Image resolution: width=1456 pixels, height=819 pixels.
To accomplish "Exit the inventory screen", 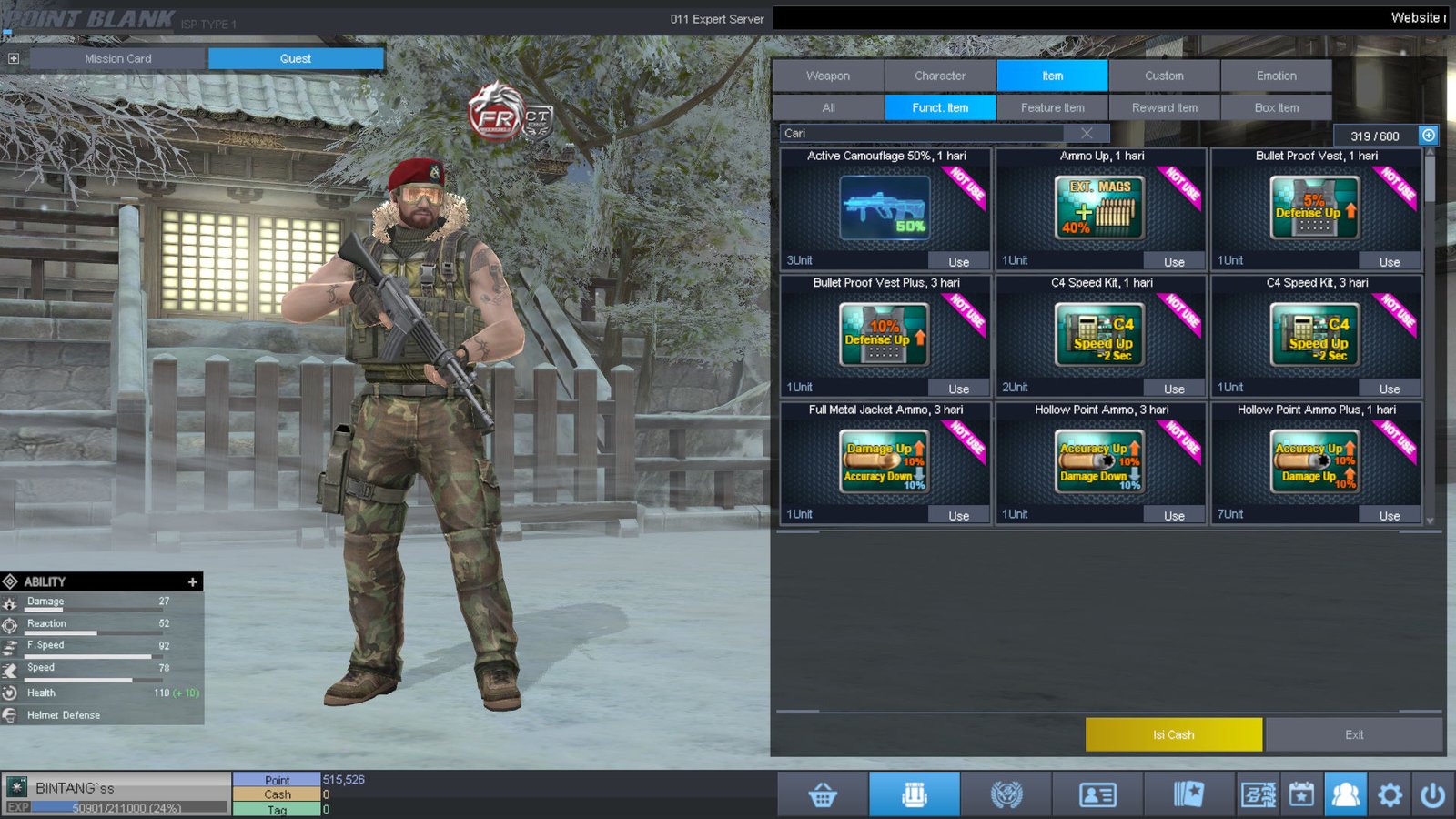I will click(1353, 734).
